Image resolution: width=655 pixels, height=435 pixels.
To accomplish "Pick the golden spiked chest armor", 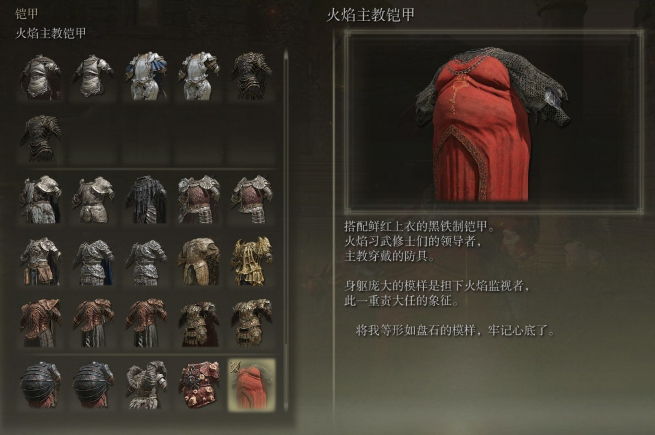I will pyautogui.click(x=251, y=260).
